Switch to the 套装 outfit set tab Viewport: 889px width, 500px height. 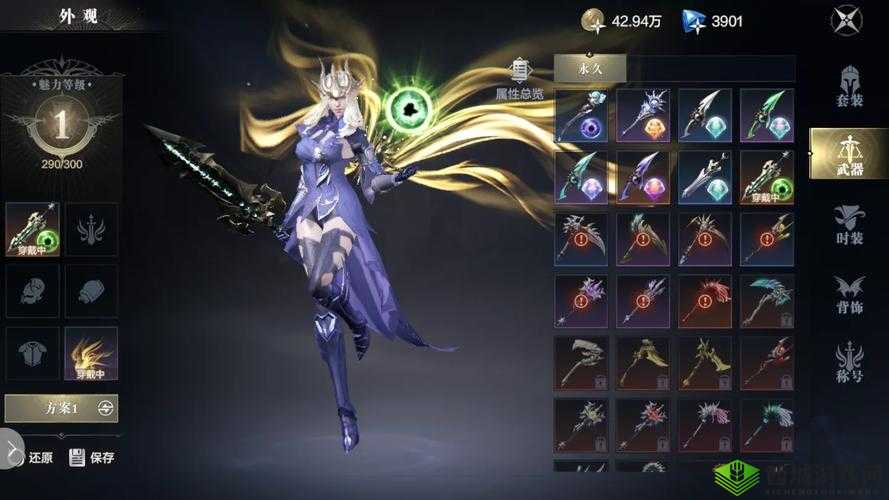point(849,87)
